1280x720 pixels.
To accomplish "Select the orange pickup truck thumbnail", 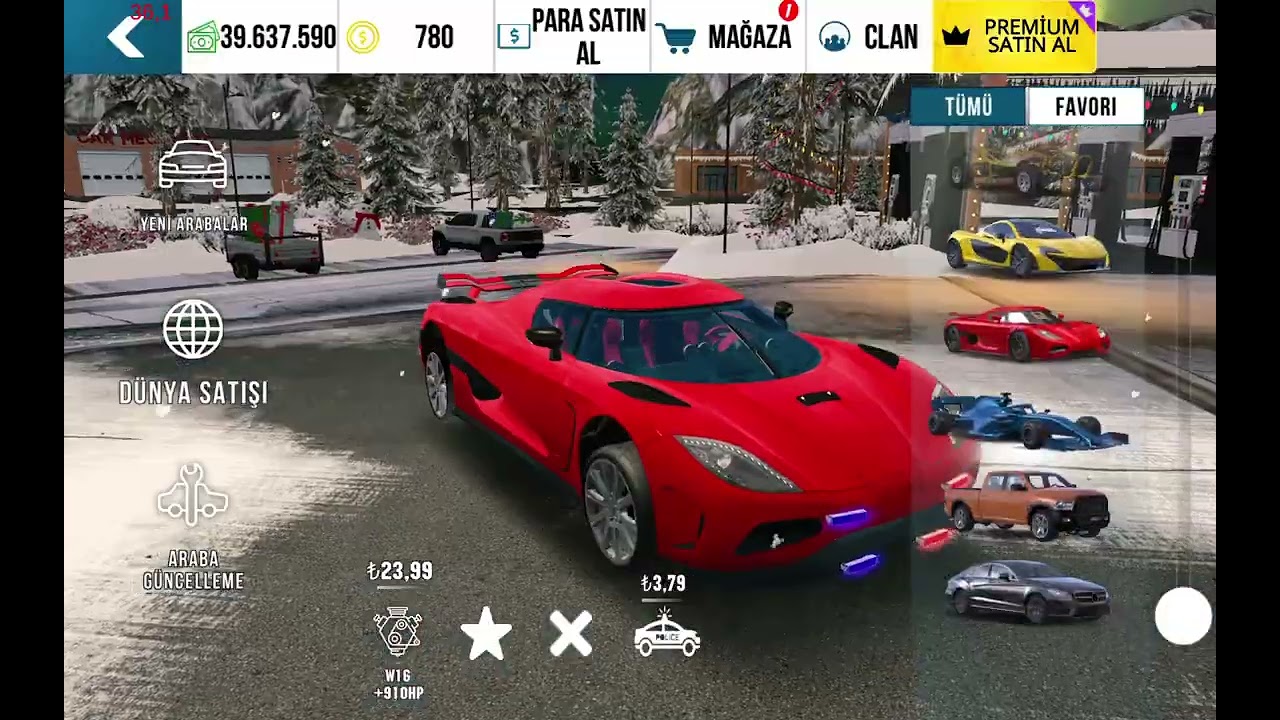I will 1027,505.
